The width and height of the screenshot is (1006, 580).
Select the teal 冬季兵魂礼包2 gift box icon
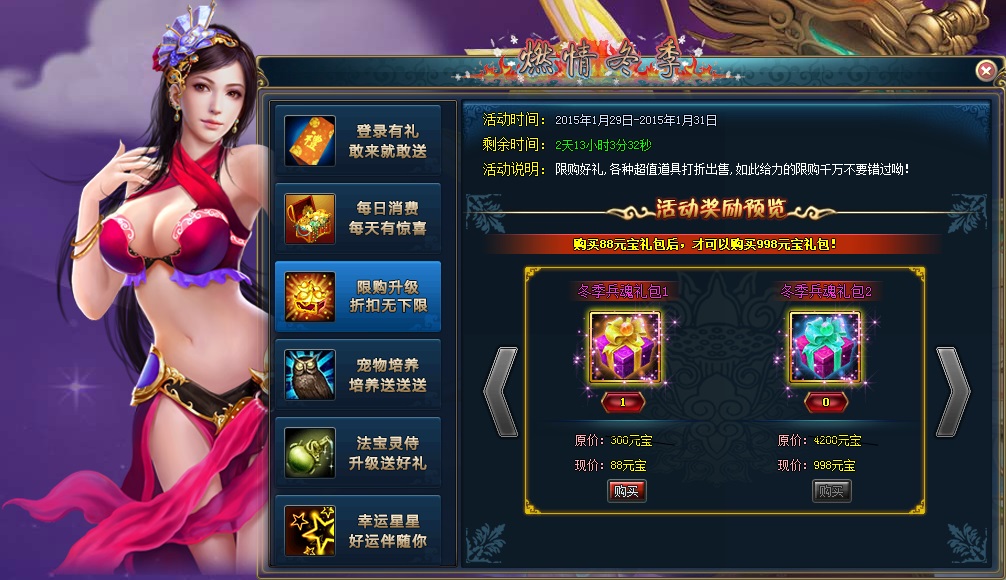825,347
